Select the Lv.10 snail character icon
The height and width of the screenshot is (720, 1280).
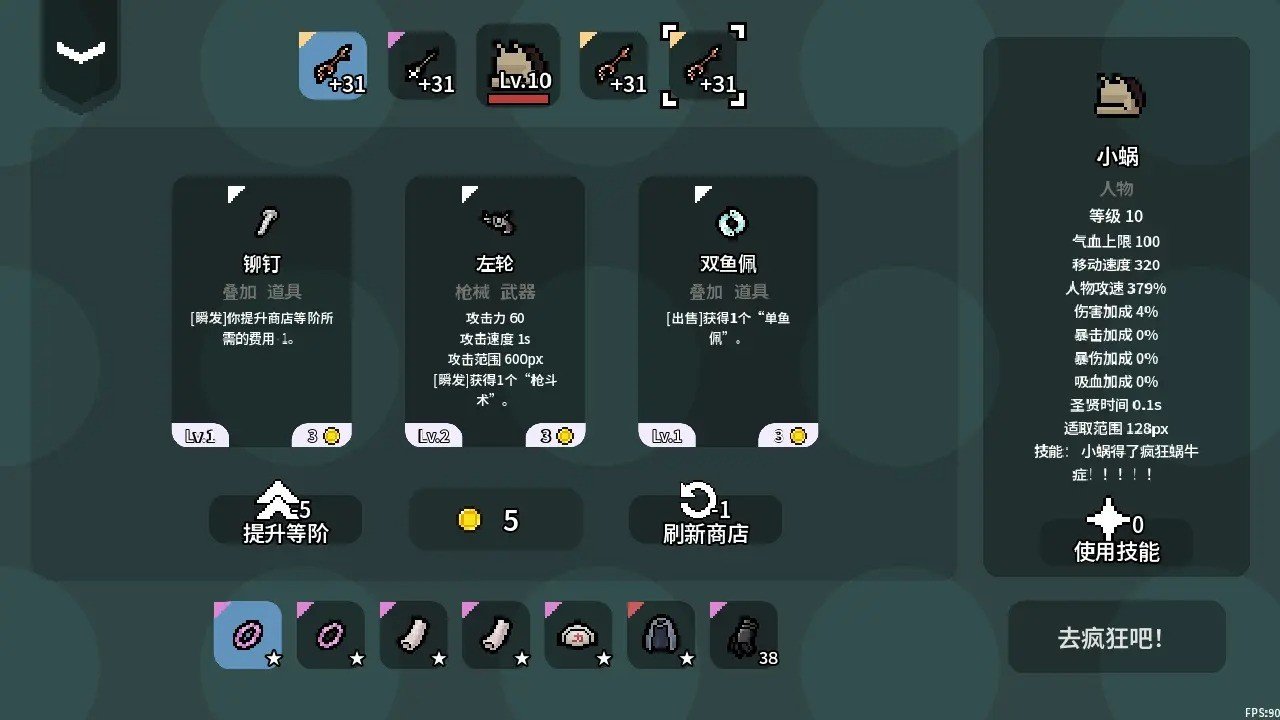pos(518,60)
